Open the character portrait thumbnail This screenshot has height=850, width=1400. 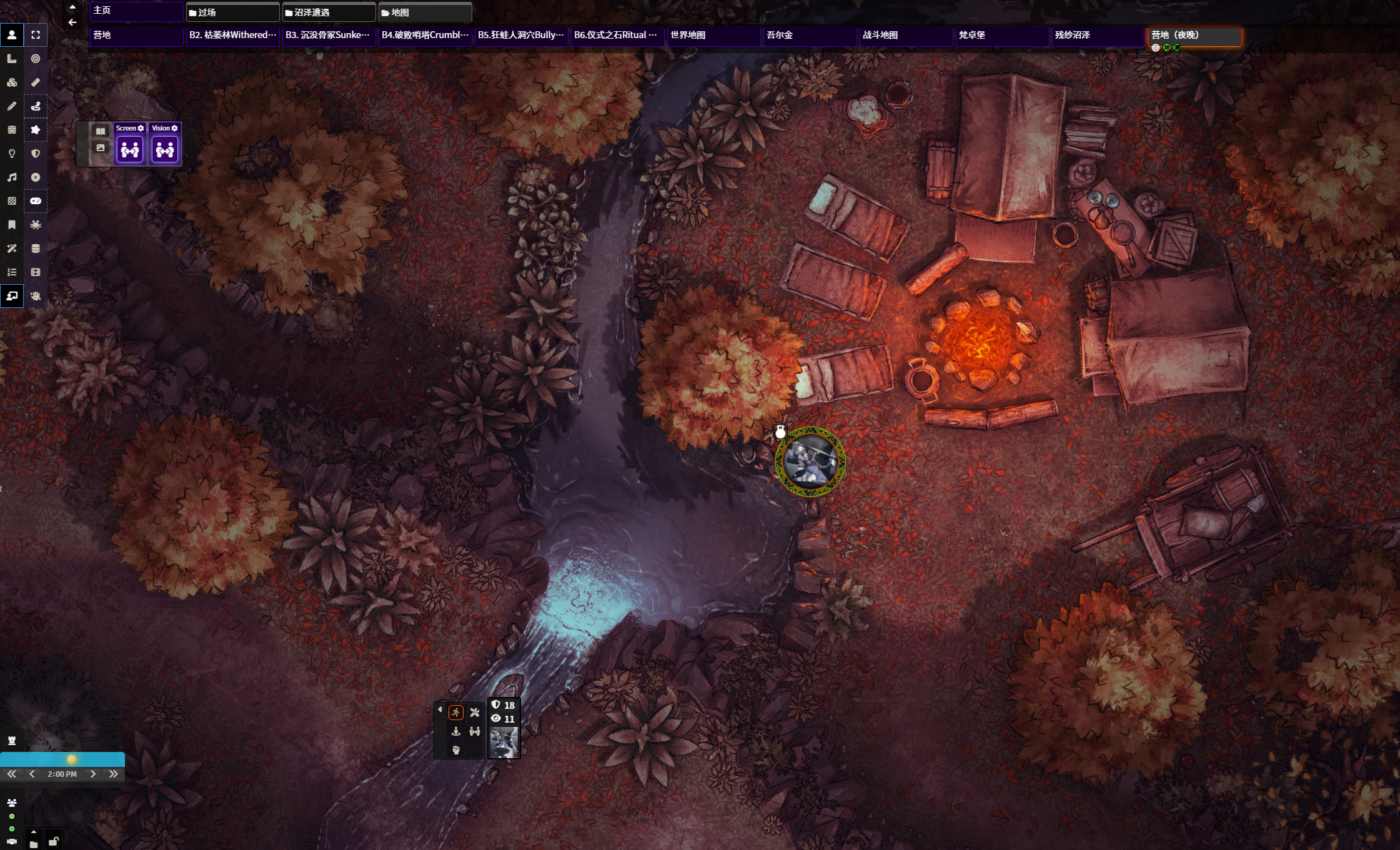click(504, 743)
